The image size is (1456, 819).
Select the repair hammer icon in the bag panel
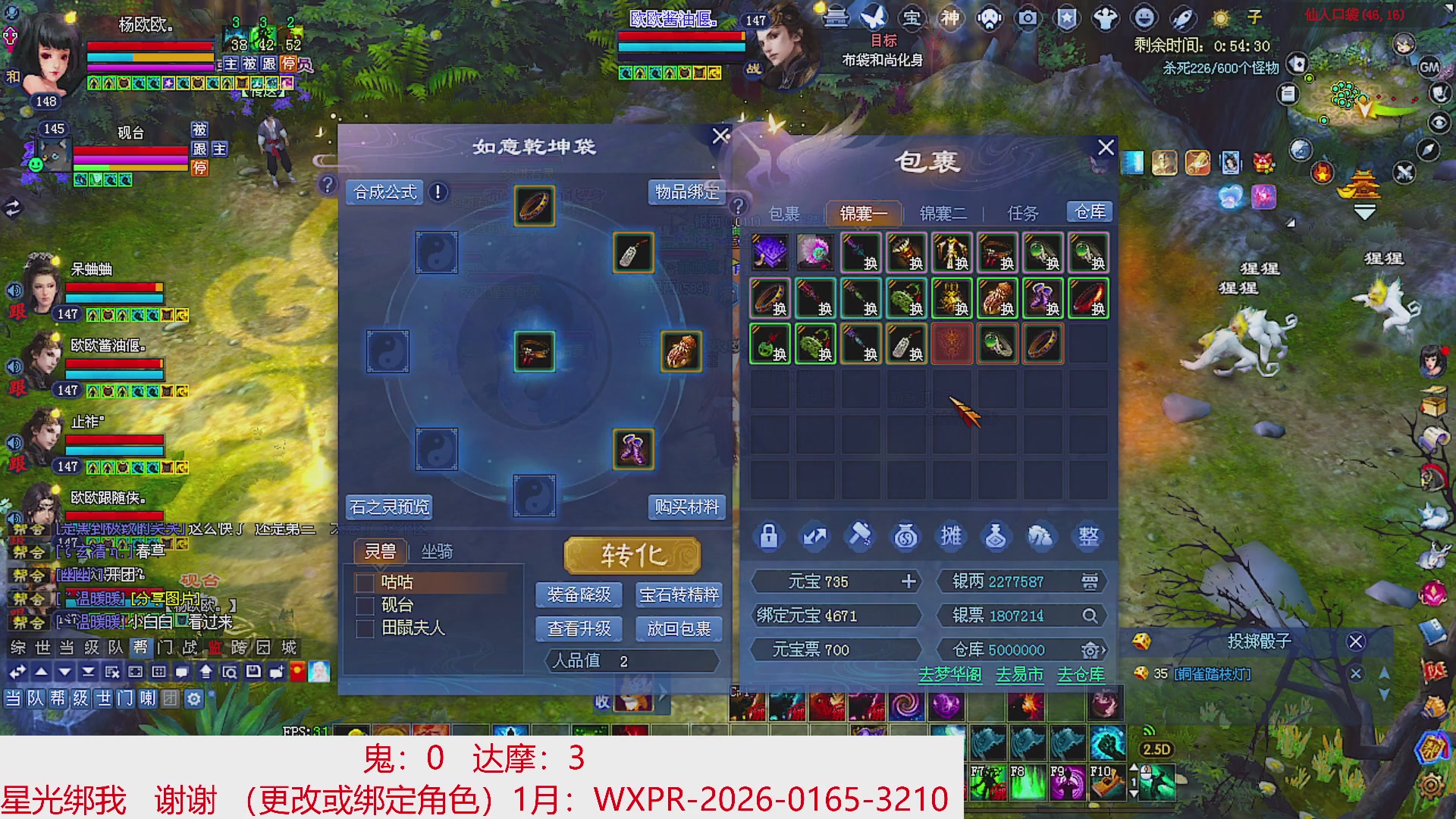859,536
